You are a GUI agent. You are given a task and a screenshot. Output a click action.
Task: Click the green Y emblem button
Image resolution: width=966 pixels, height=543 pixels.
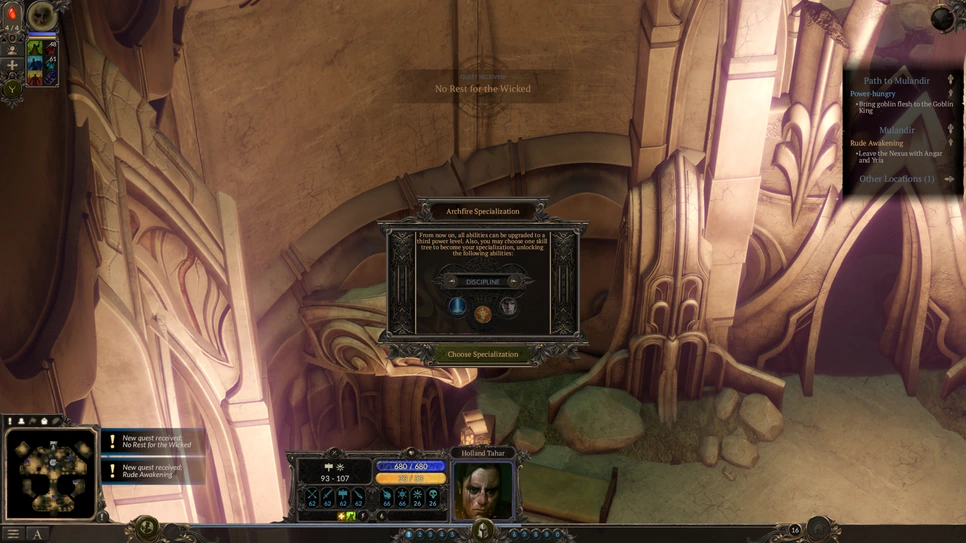tap(13, 88)
